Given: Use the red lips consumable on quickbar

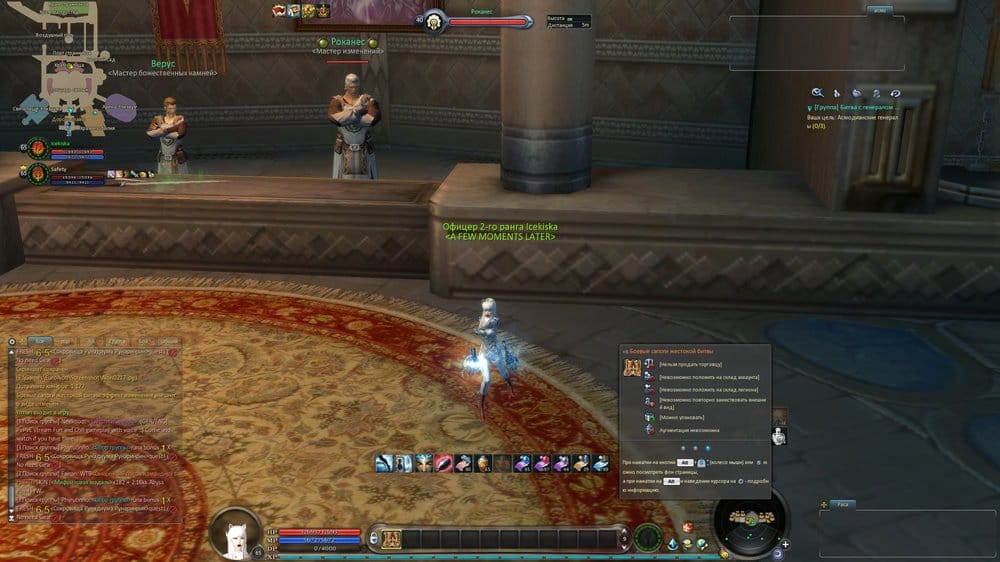Looking at the screenshot, I should pos(441,462).
